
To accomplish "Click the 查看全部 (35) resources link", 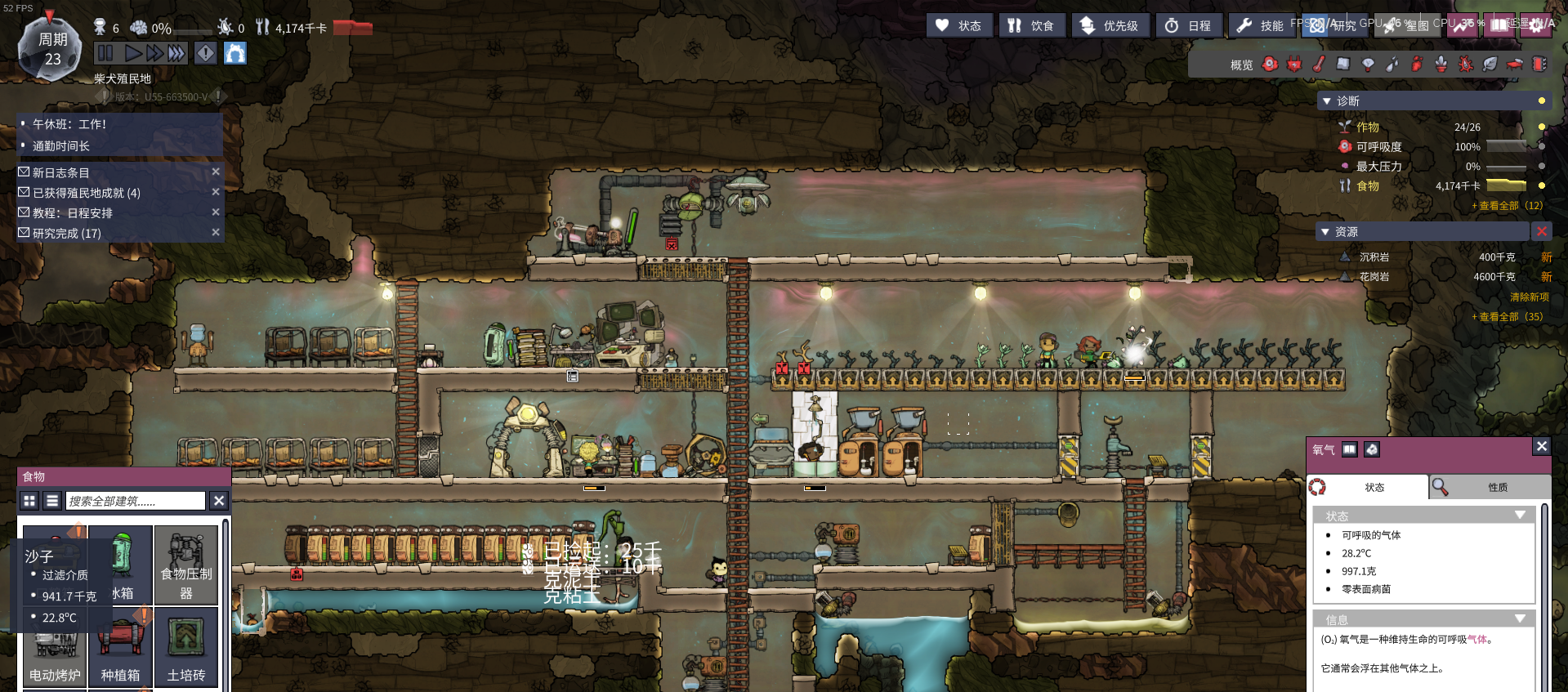I will click(1507, 317).
